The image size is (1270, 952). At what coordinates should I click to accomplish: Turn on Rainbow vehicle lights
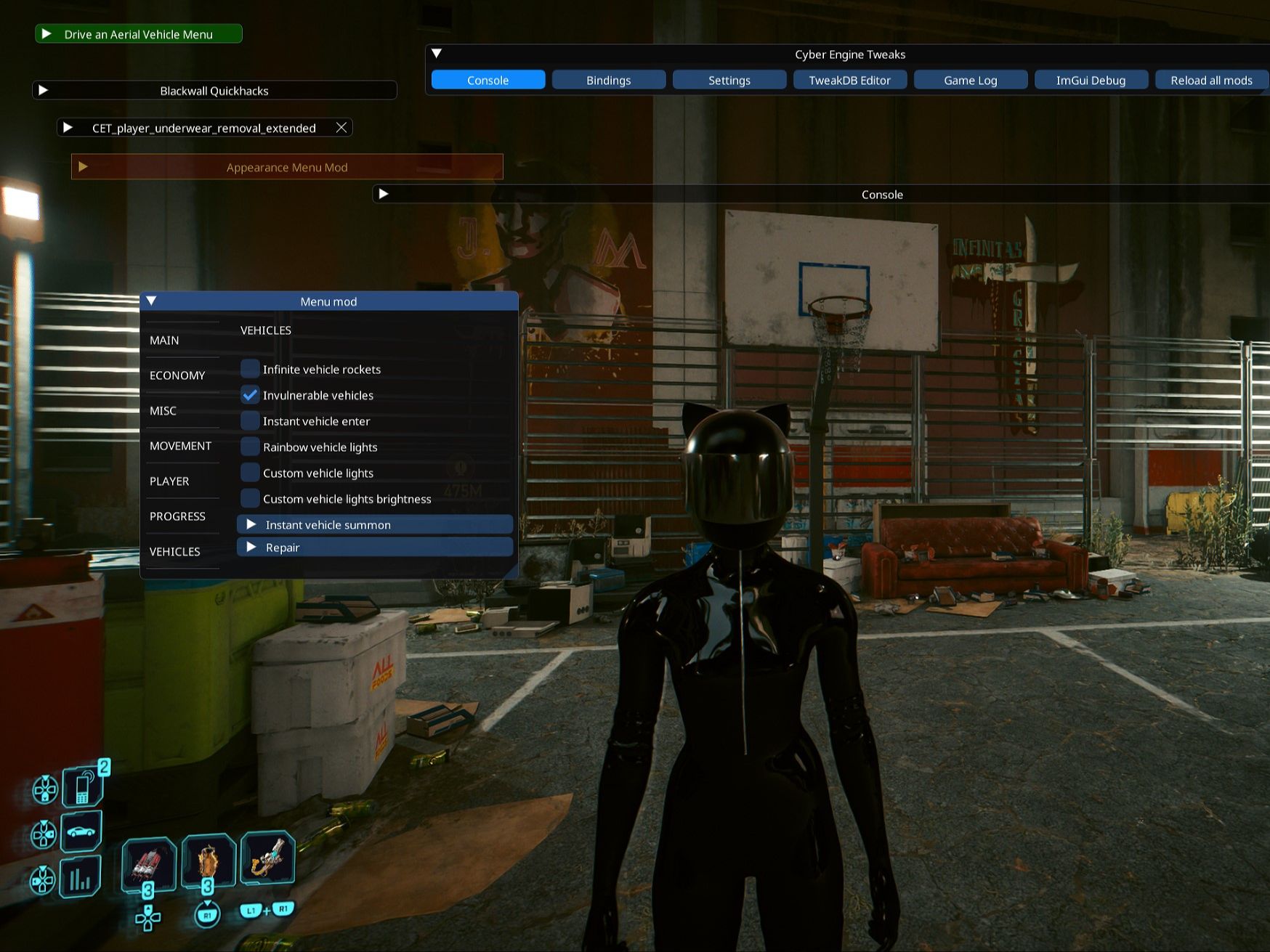click(250, 447)
